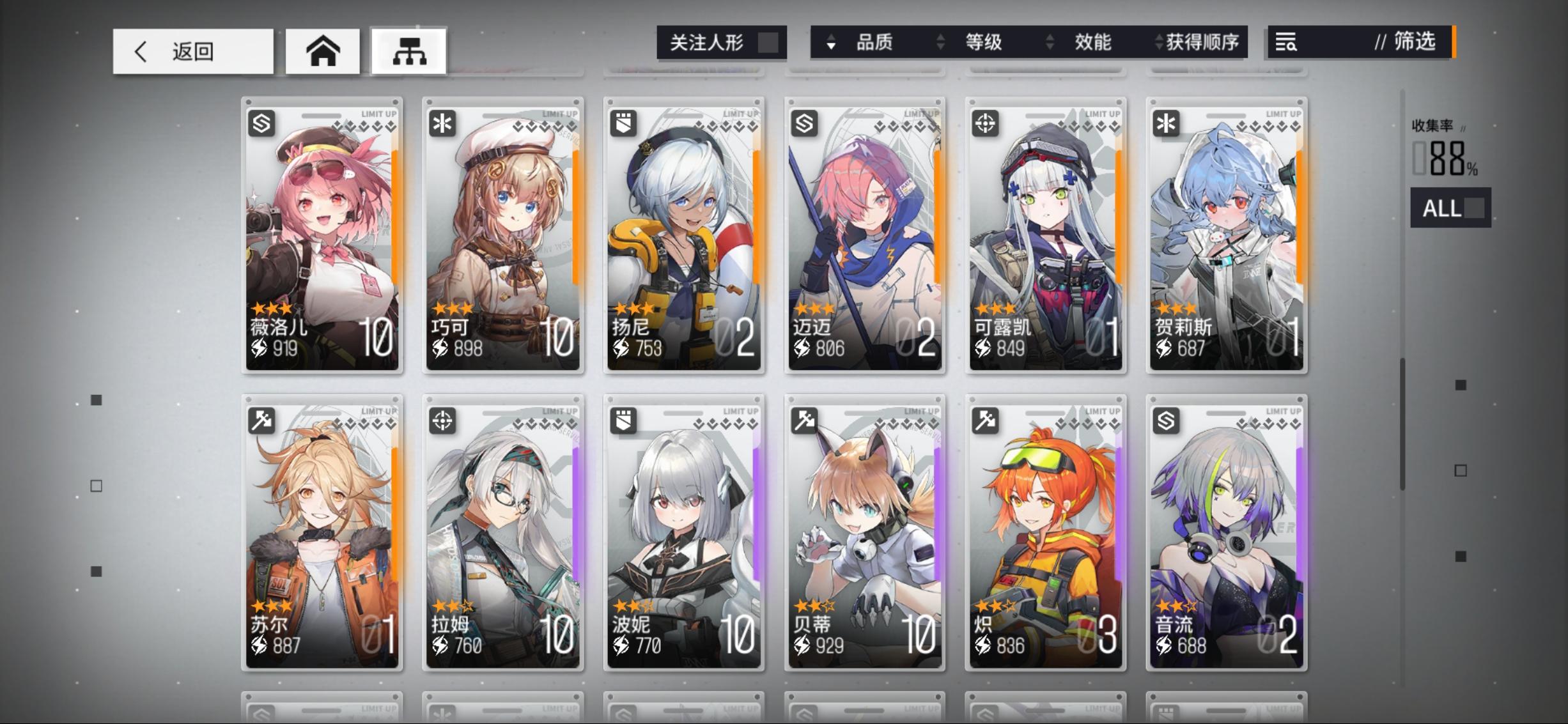
Task: Click the specialist crosshair icon on 拉姆's card
Action: click(x=444, y=421)
